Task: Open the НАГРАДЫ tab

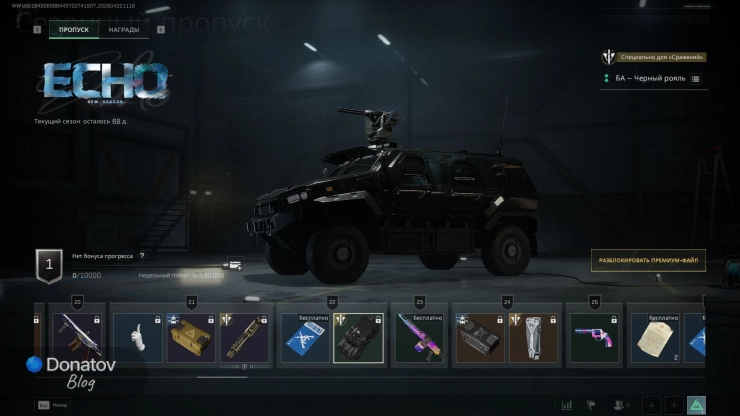Action: tap(124, 30)
